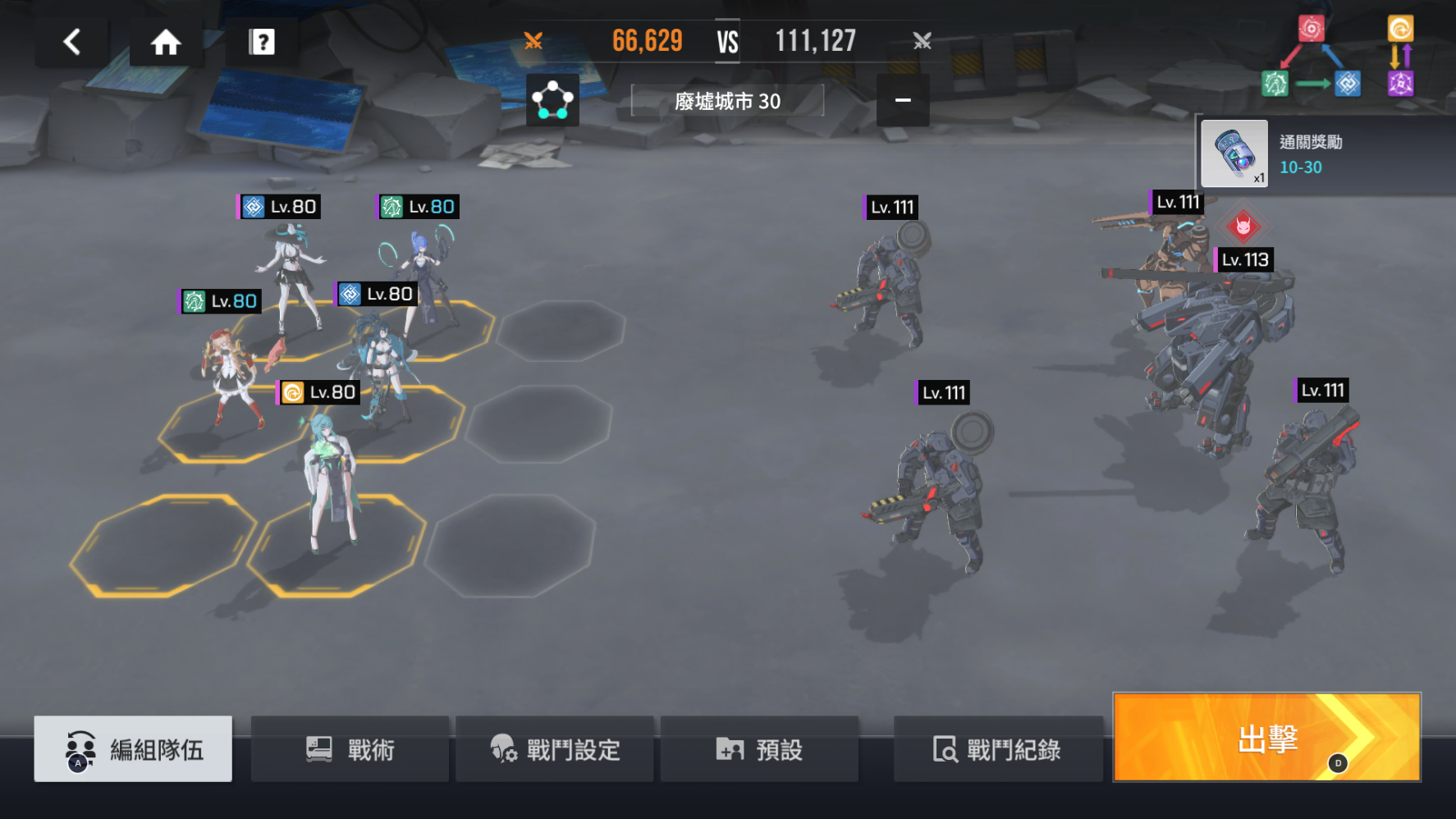Select the green gear element icon in affinity chart
The height and width of the screenshot is (819, 1456).
pyautogui.click(x=1274, y=83)
